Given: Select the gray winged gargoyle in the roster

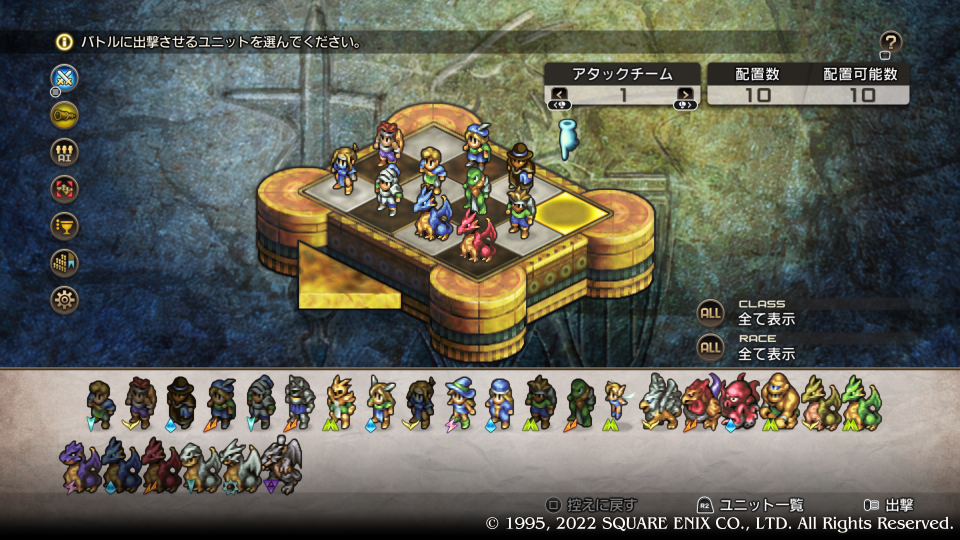Looking at the screenshot, I should click(x=281, y=465).
